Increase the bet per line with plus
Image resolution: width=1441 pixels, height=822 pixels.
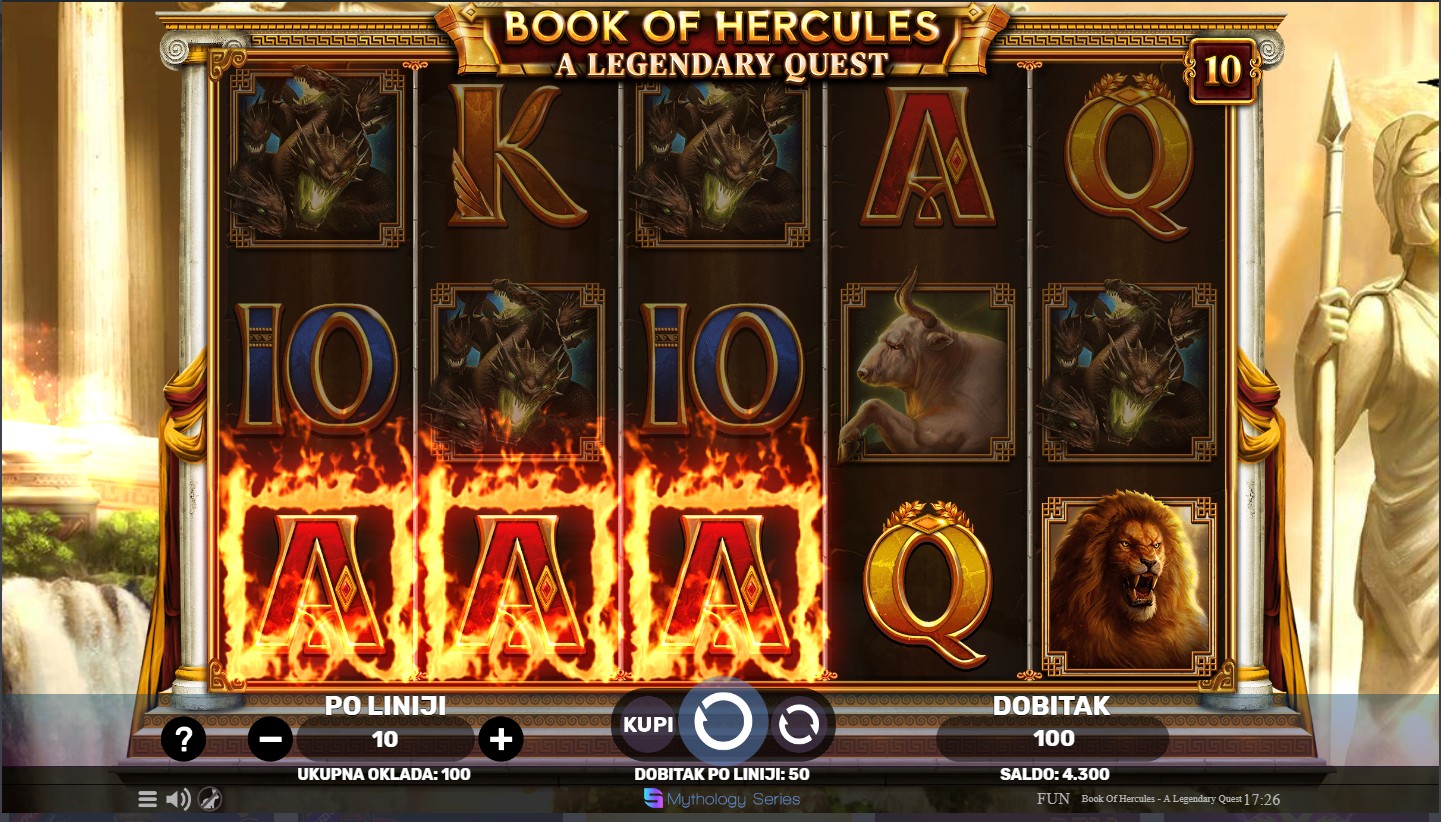(501, 740)
